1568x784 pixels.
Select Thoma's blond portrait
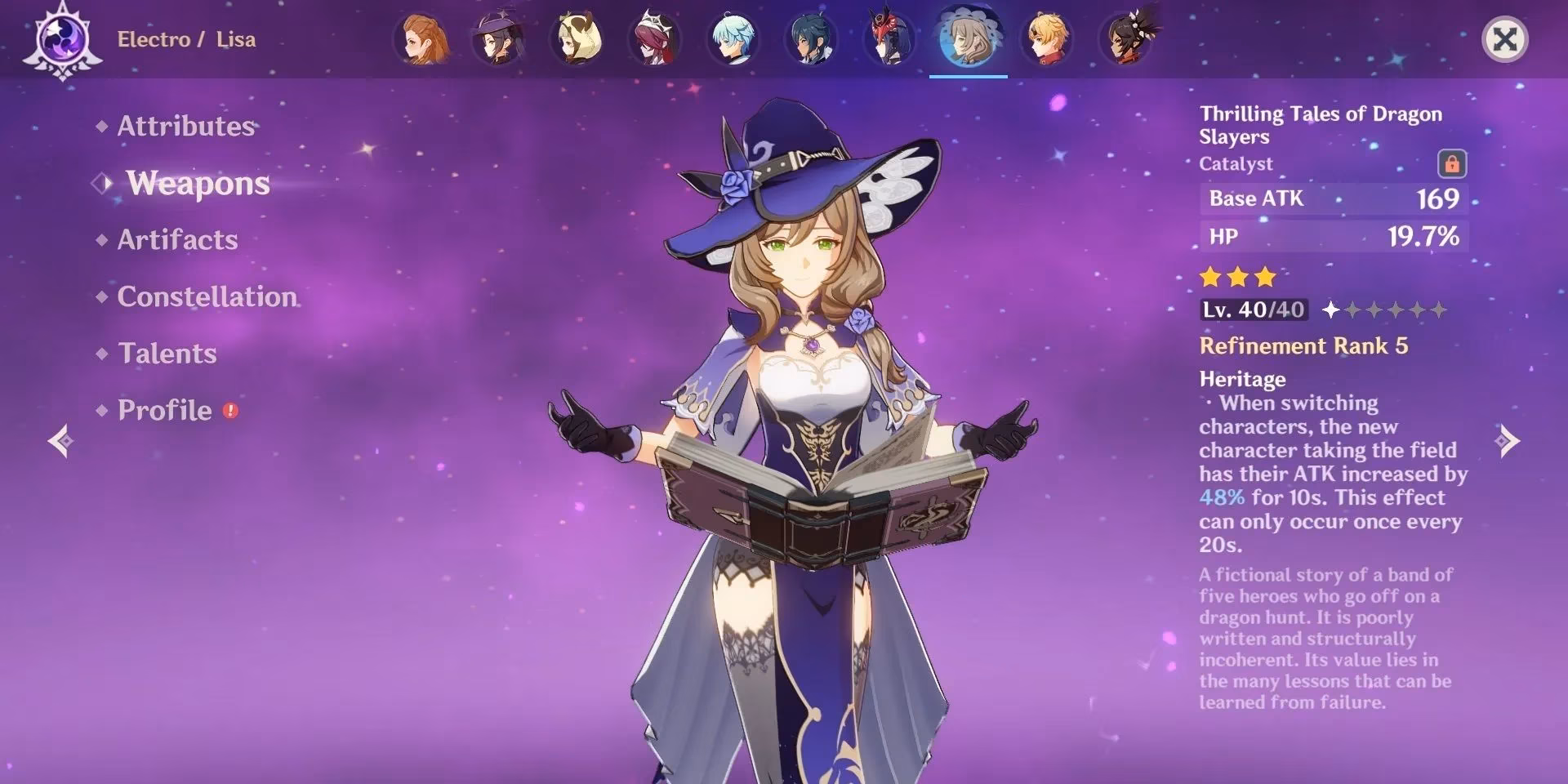[x=1046, y=39]
